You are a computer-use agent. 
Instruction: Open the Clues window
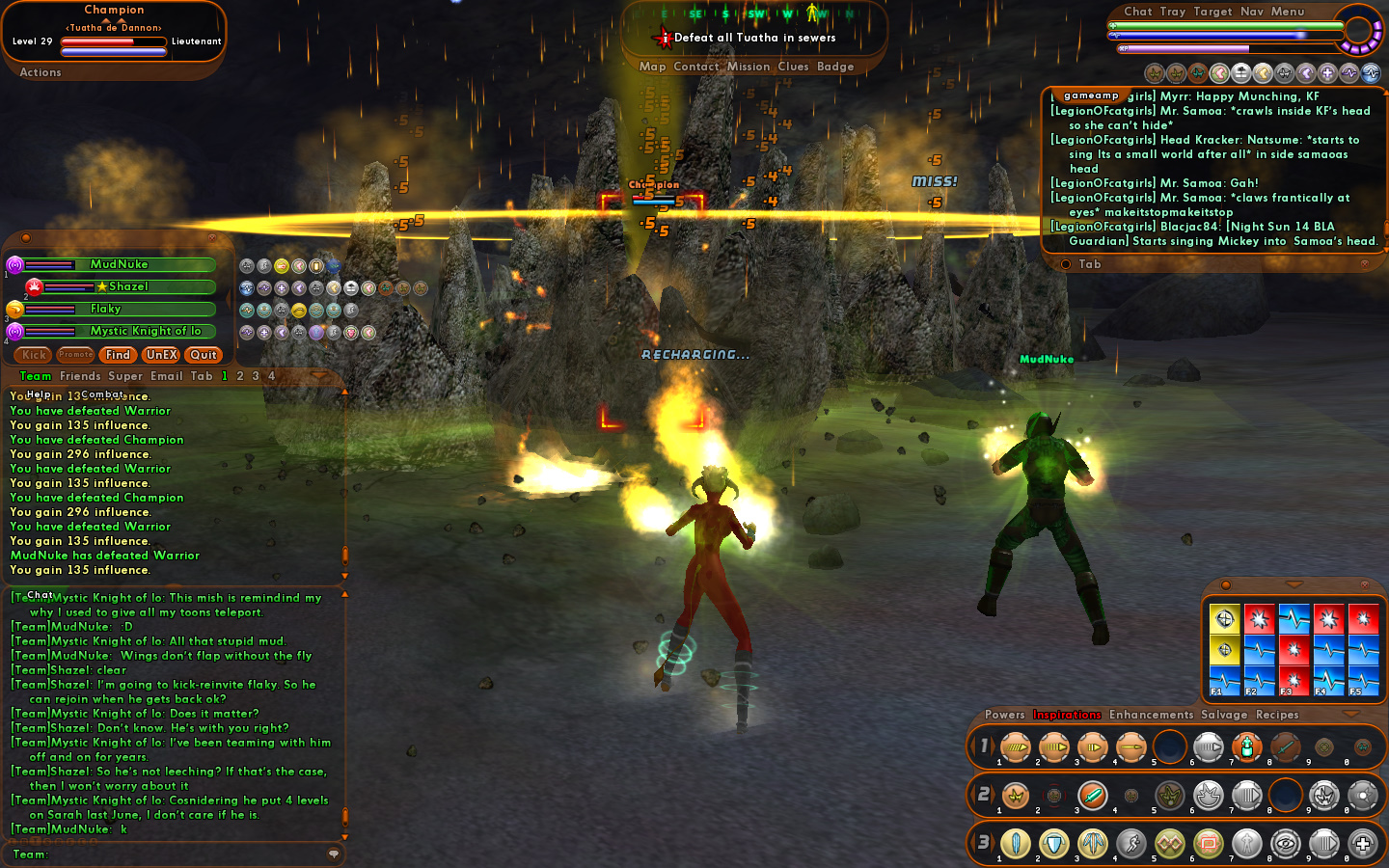coord(793,67)
